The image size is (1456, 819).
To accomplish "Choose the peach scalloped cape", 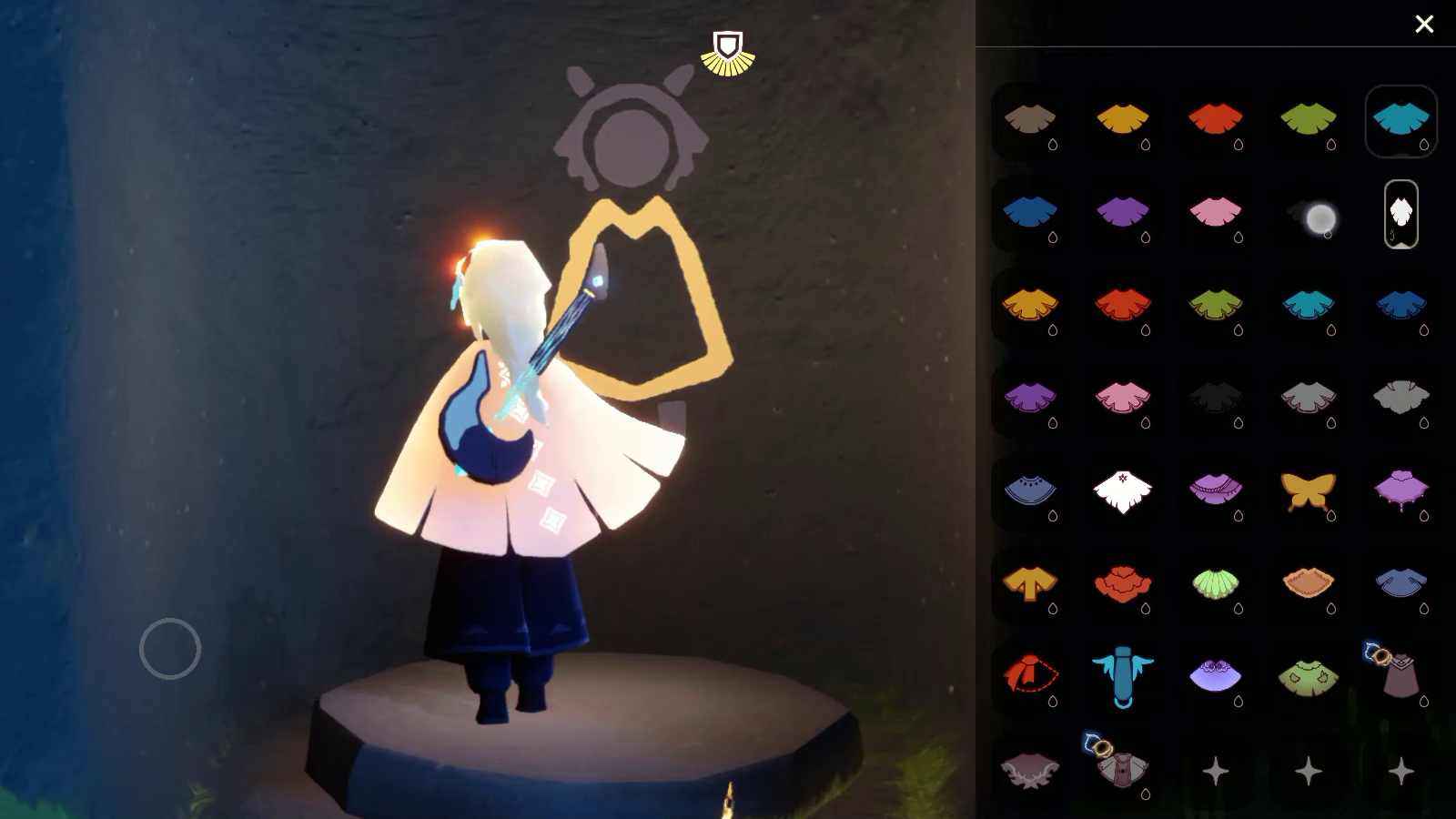I will (x=1308, y=583).
